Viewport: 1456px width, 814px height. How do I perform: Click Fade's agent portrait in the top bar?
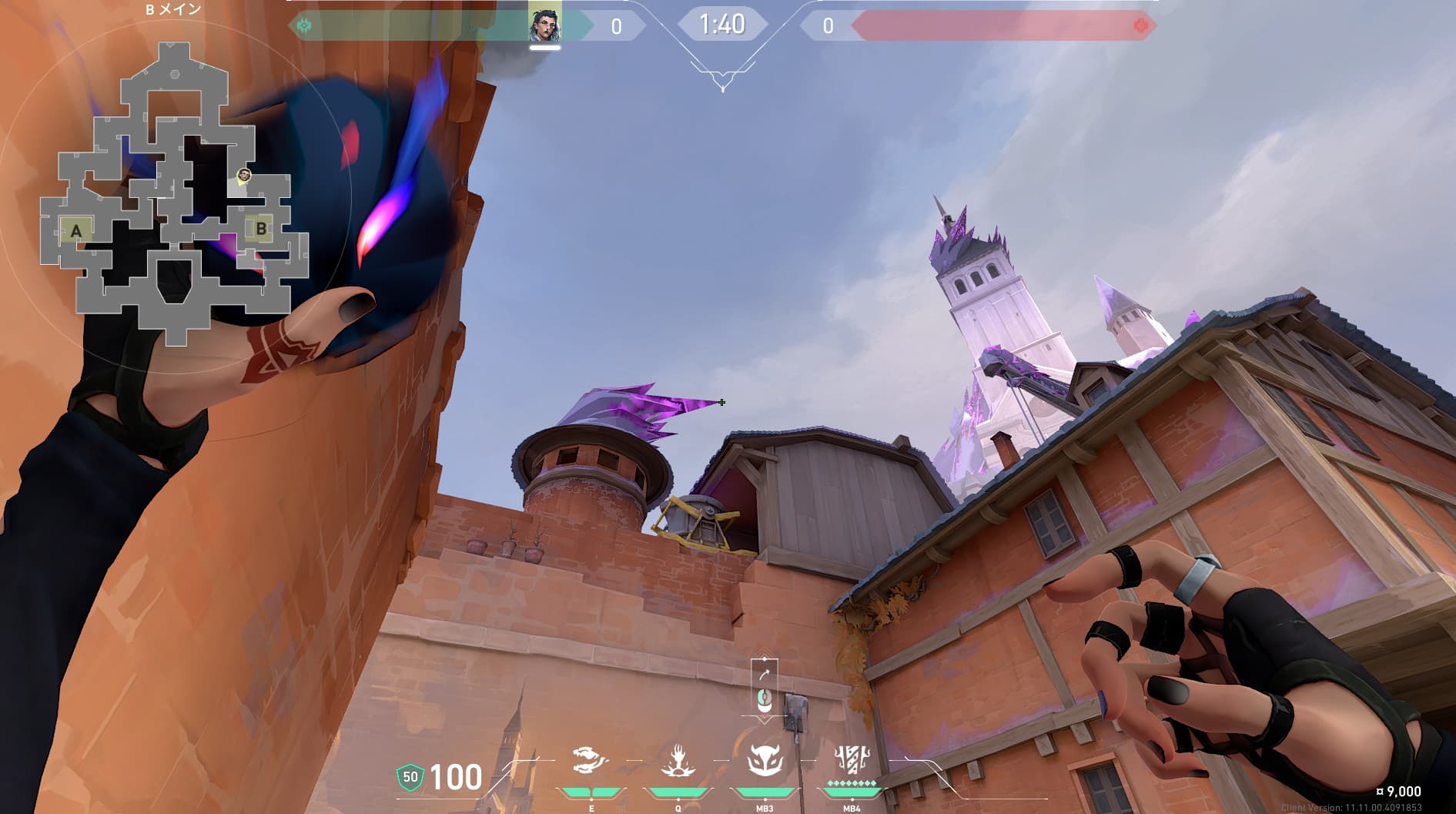pos(544,22)
